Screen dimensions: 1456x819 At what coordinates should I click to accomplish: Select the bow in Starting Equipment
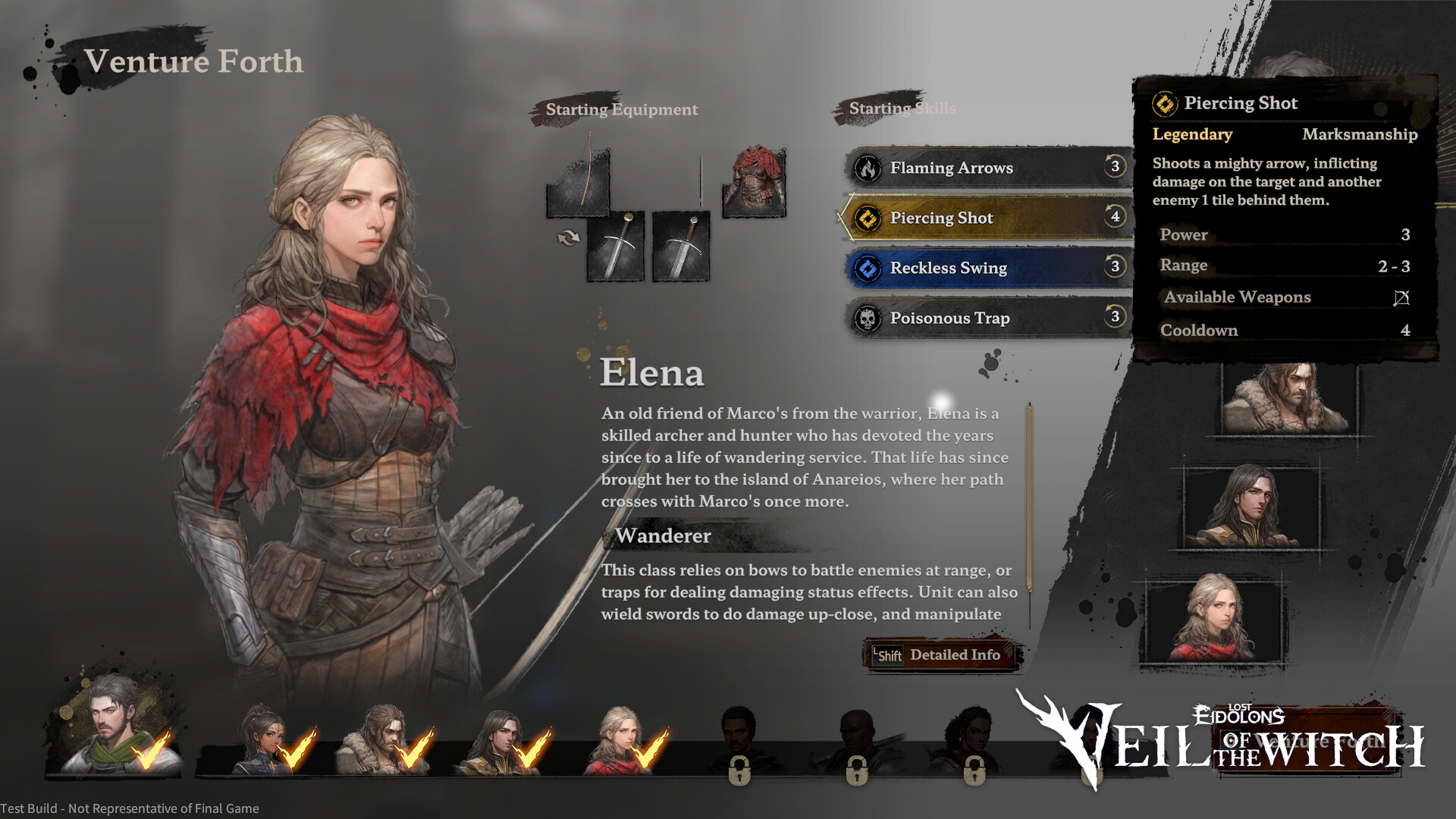coord(577,182)
